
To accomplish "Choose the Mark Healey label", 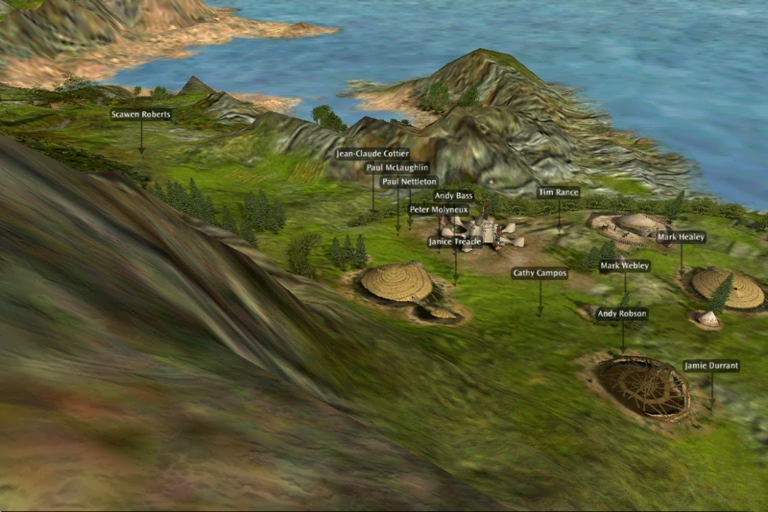I will pyautogui.click(x=681, y=238).
